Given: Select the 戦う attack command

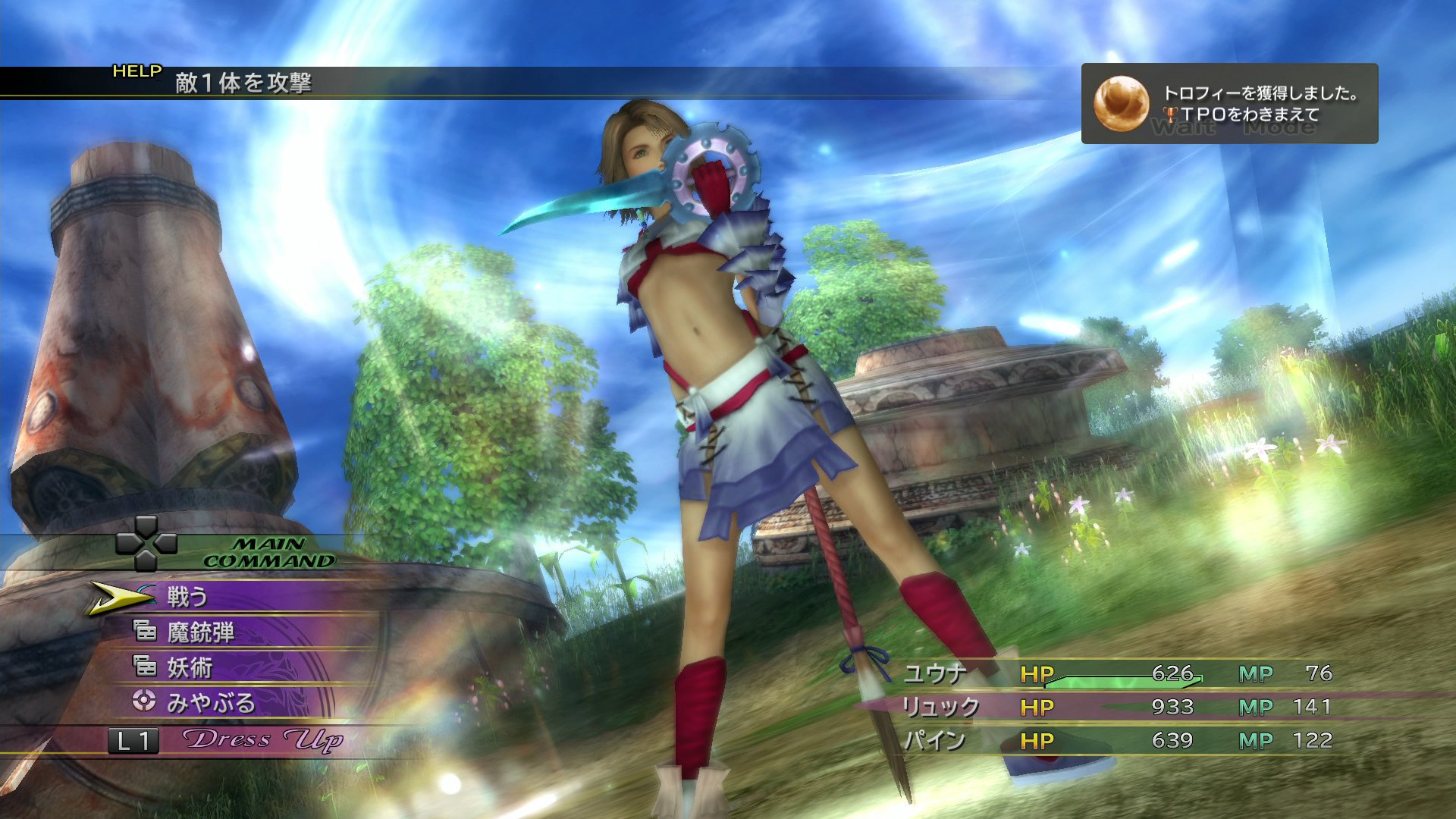Looking at the screenshot, I should click(x=185, y=597).
